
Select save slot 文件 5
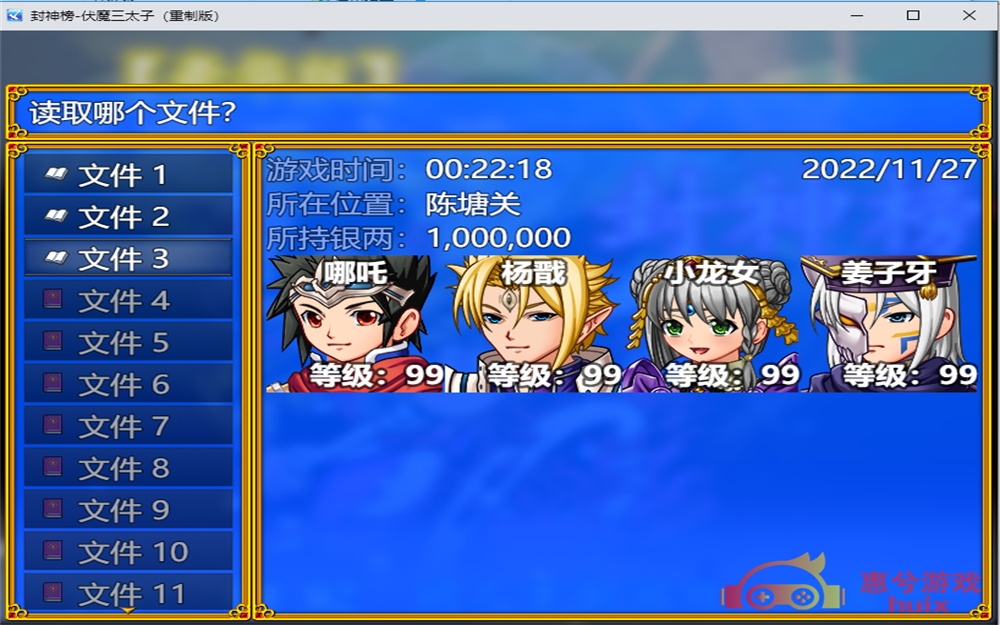(x=128, y=343)
